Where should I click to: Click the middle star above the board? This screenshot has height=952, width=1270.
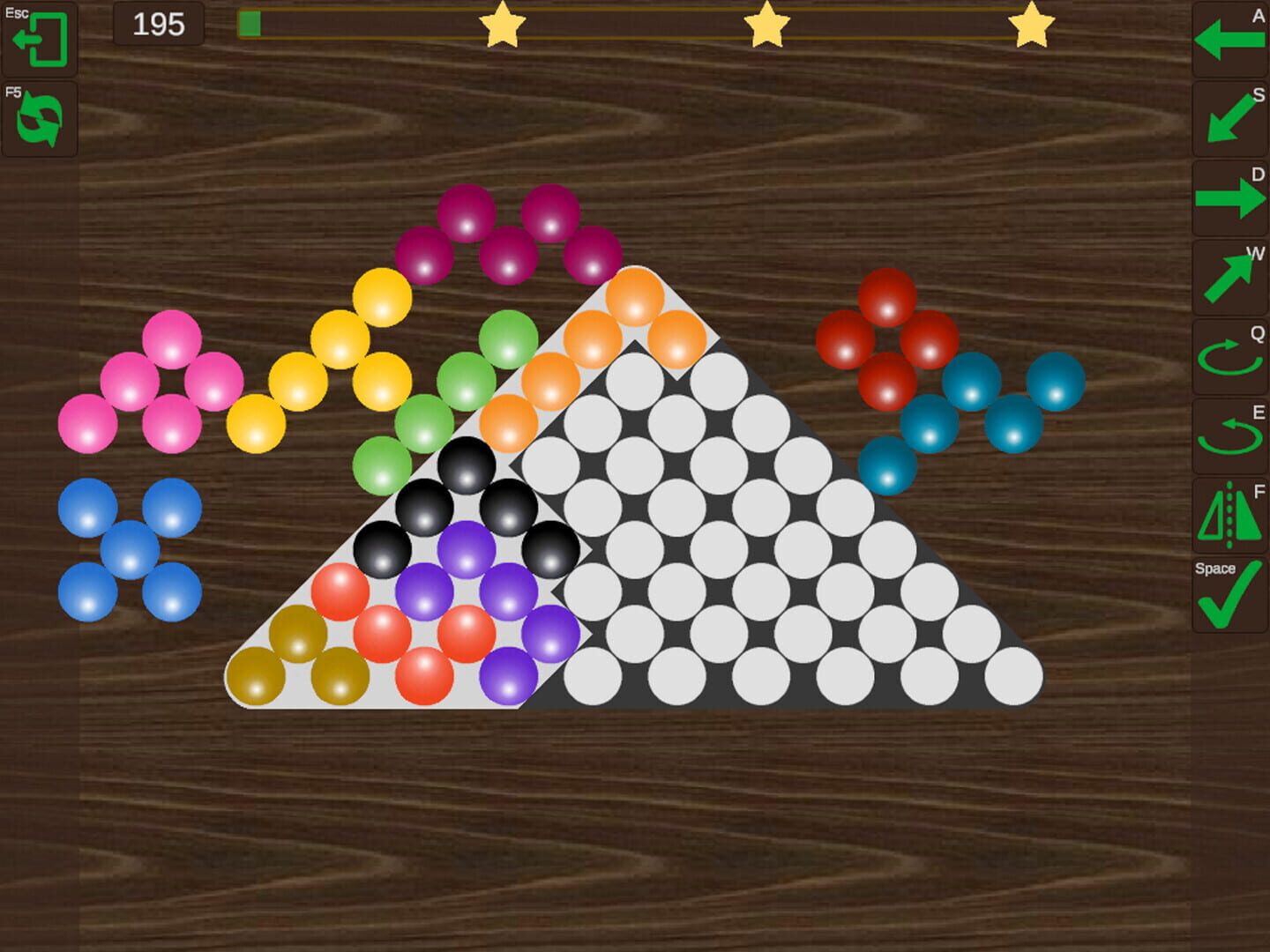[766, 28]
